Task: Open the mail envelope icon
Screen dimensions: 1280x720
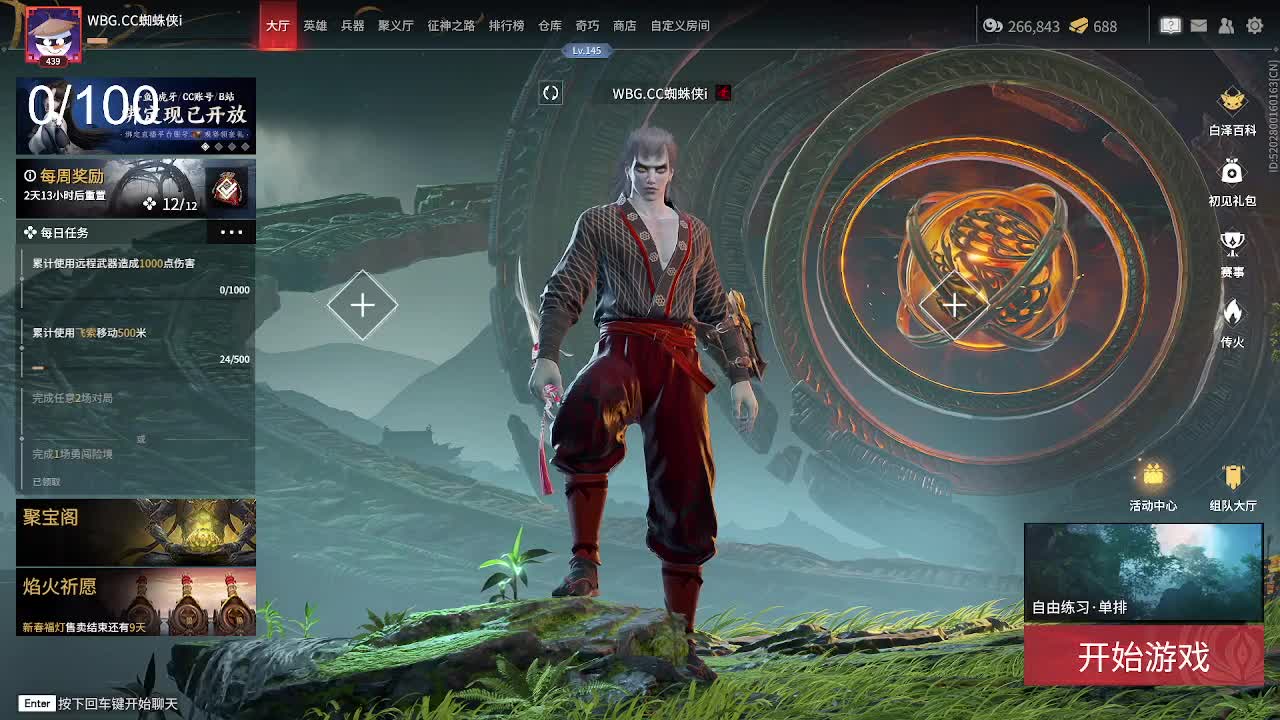Action: tap(1198, 25)
